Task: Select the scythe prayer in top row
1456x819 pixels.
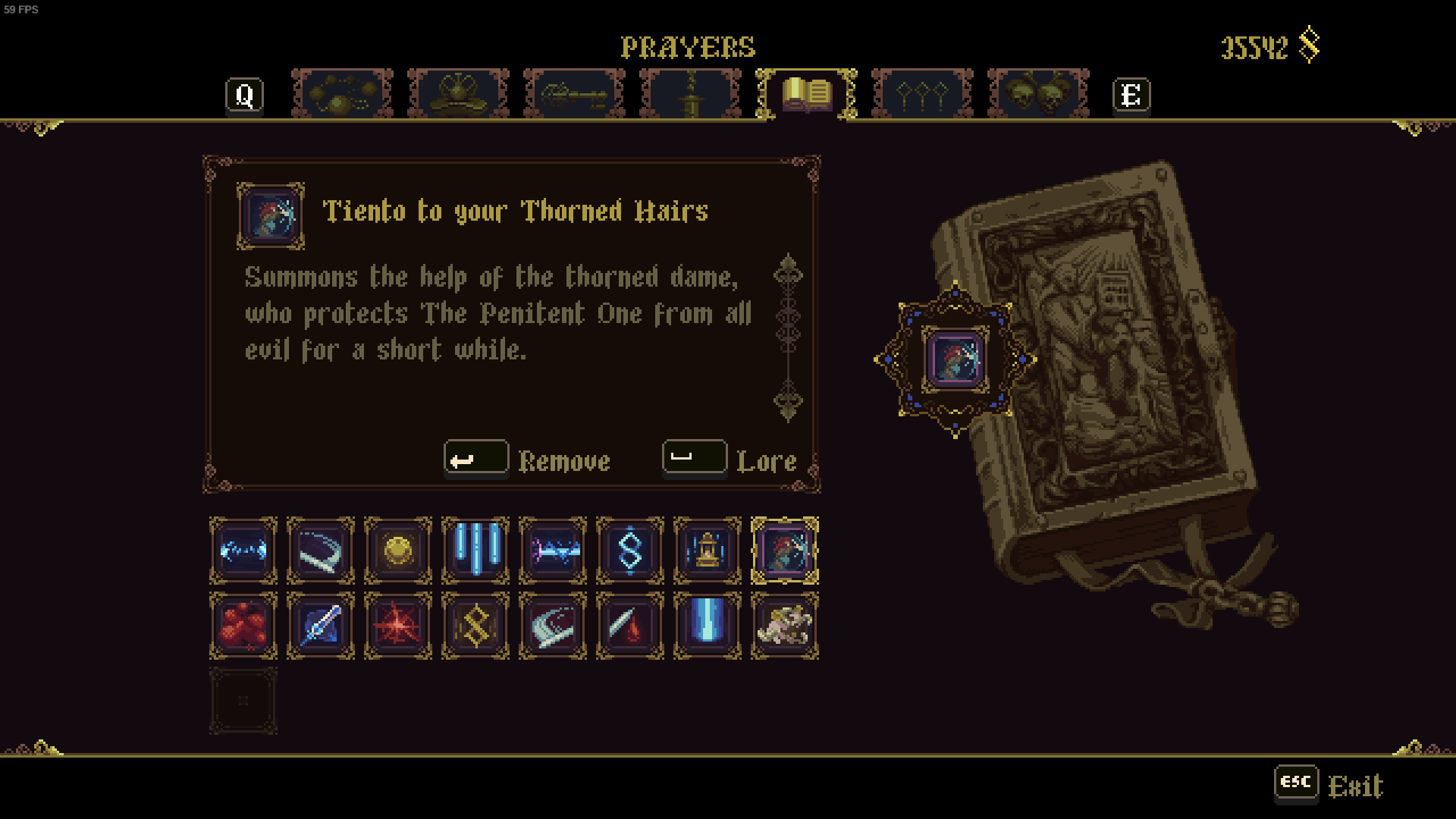Action: click(x=320, y=551)
